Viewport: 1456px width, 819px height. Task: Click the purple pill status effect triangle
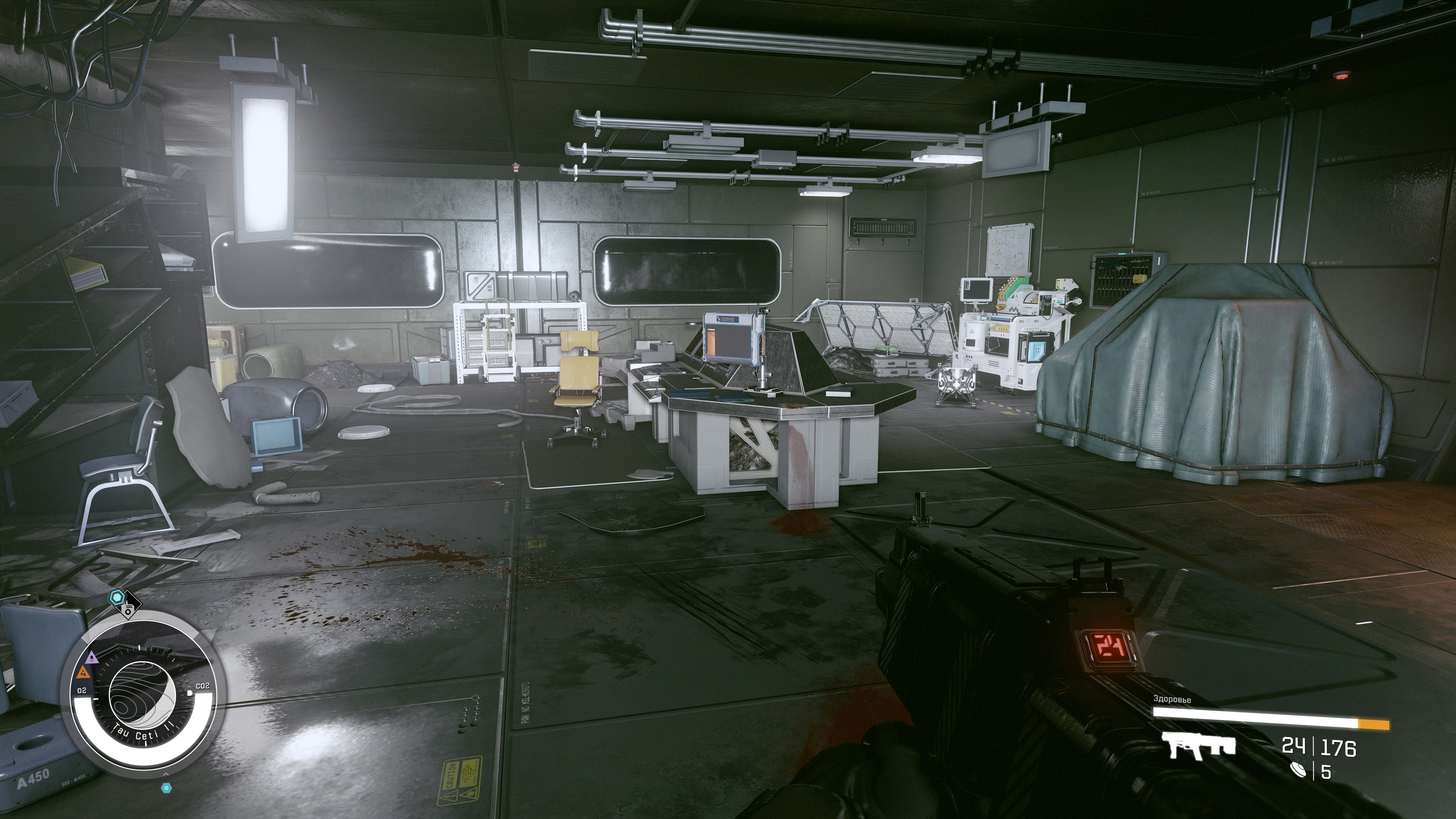91,658
